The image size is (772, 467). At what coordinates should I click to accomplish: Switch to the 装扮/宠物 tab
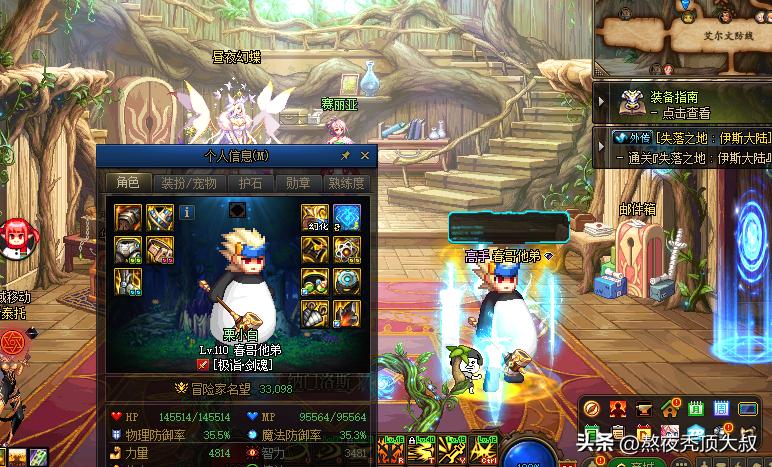[187, 183]
